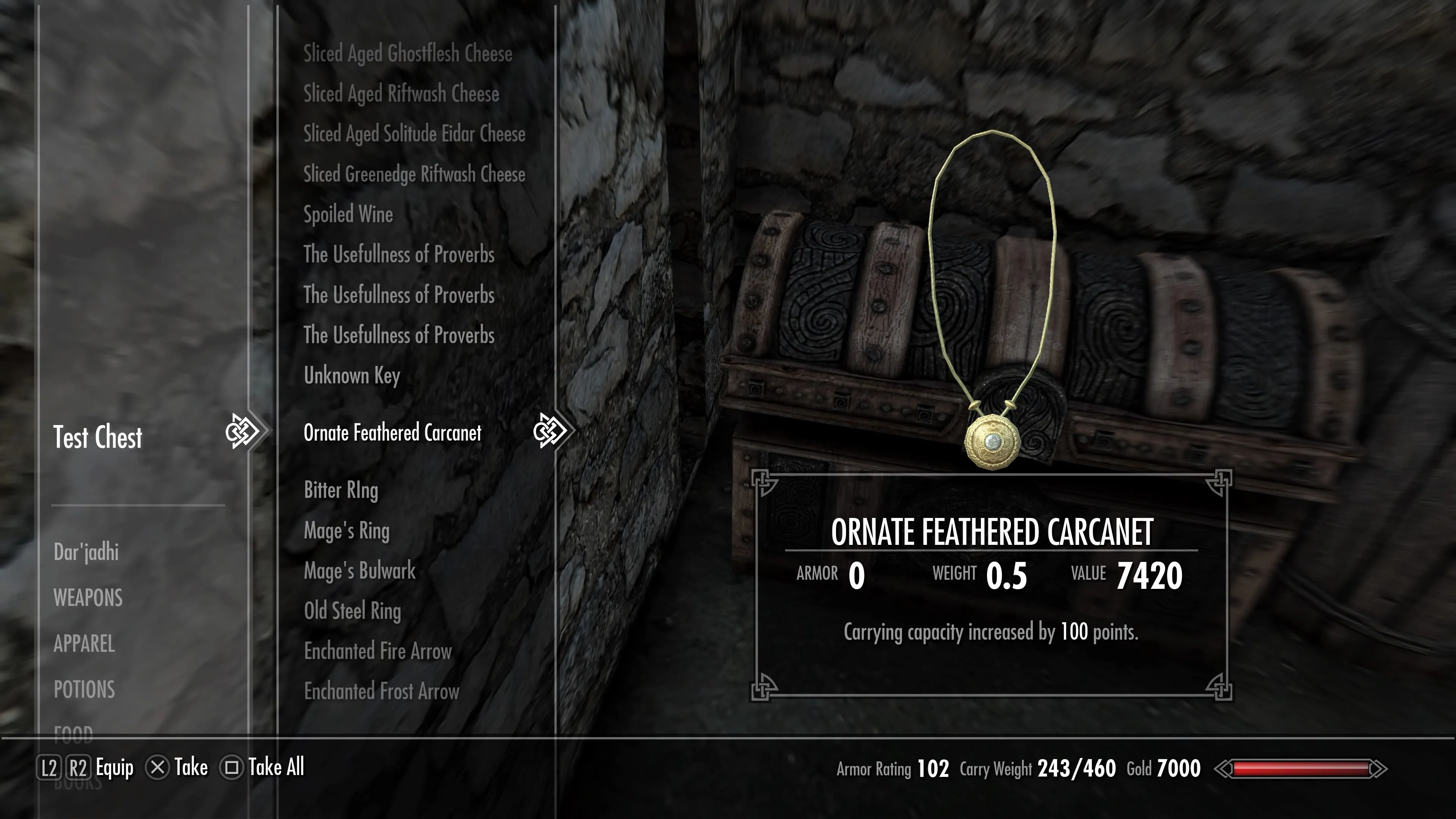Select Sliced Aged Riftwash Cheese

pyautogui.click(x=401, y=94)
